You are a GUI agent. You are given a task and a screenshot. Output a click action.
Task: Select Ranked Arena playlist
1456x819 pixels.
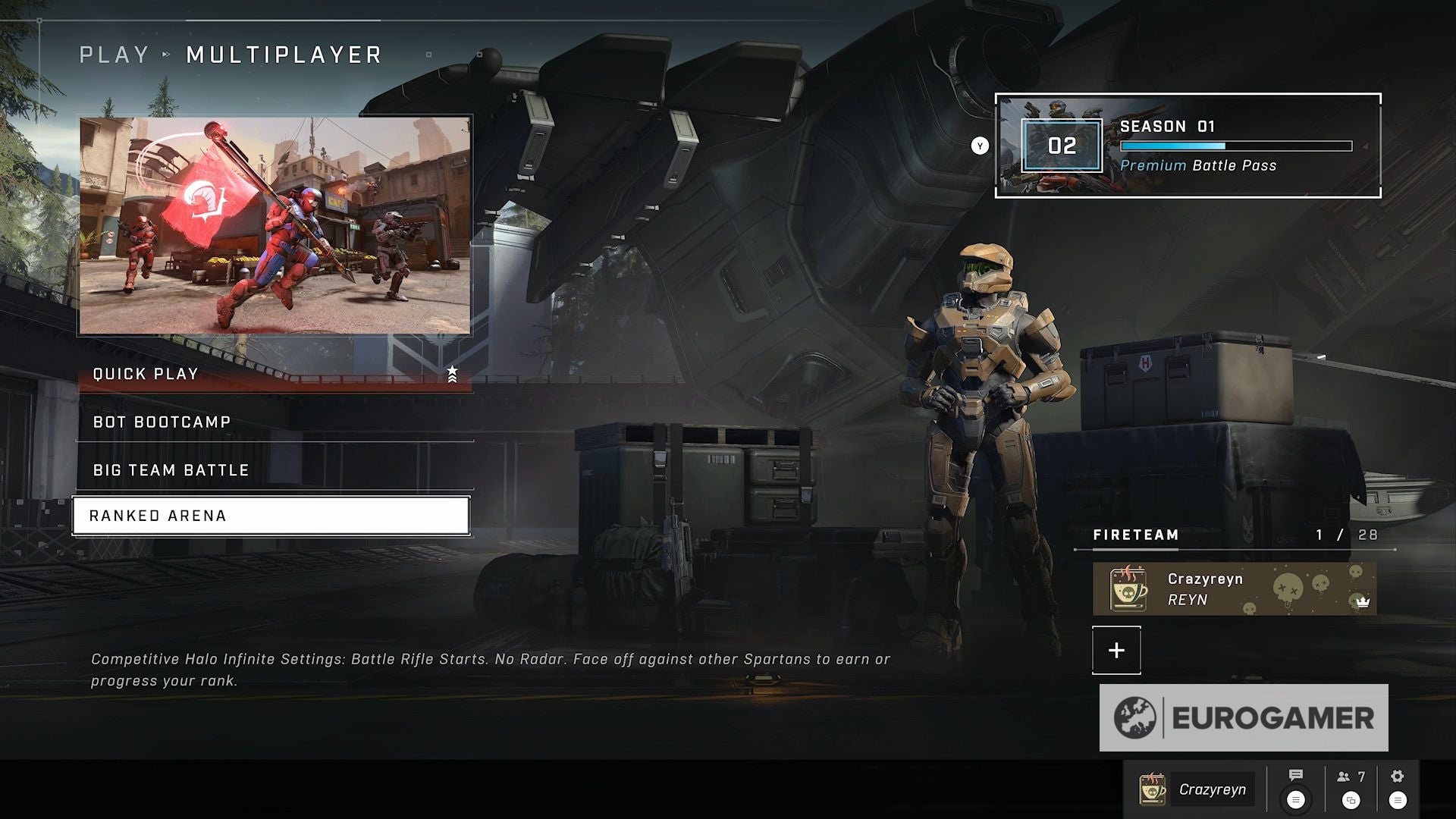click(x=271, y=516)
